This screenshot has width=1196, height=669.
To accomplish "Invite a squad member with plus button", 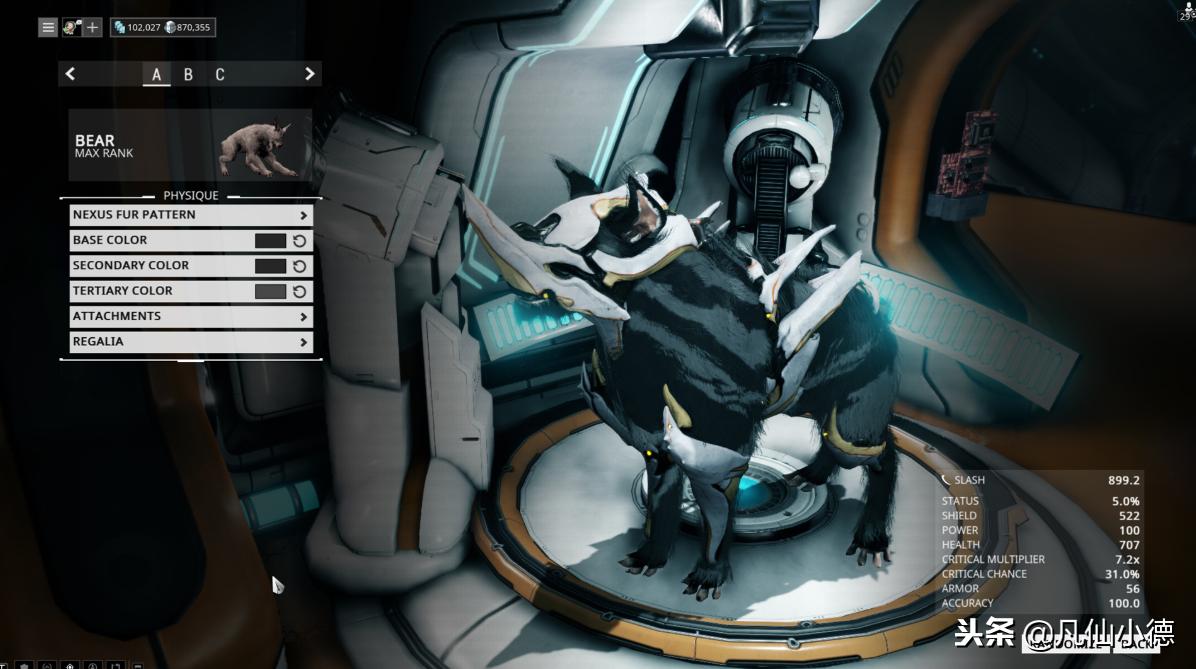I will pos(92,27).
